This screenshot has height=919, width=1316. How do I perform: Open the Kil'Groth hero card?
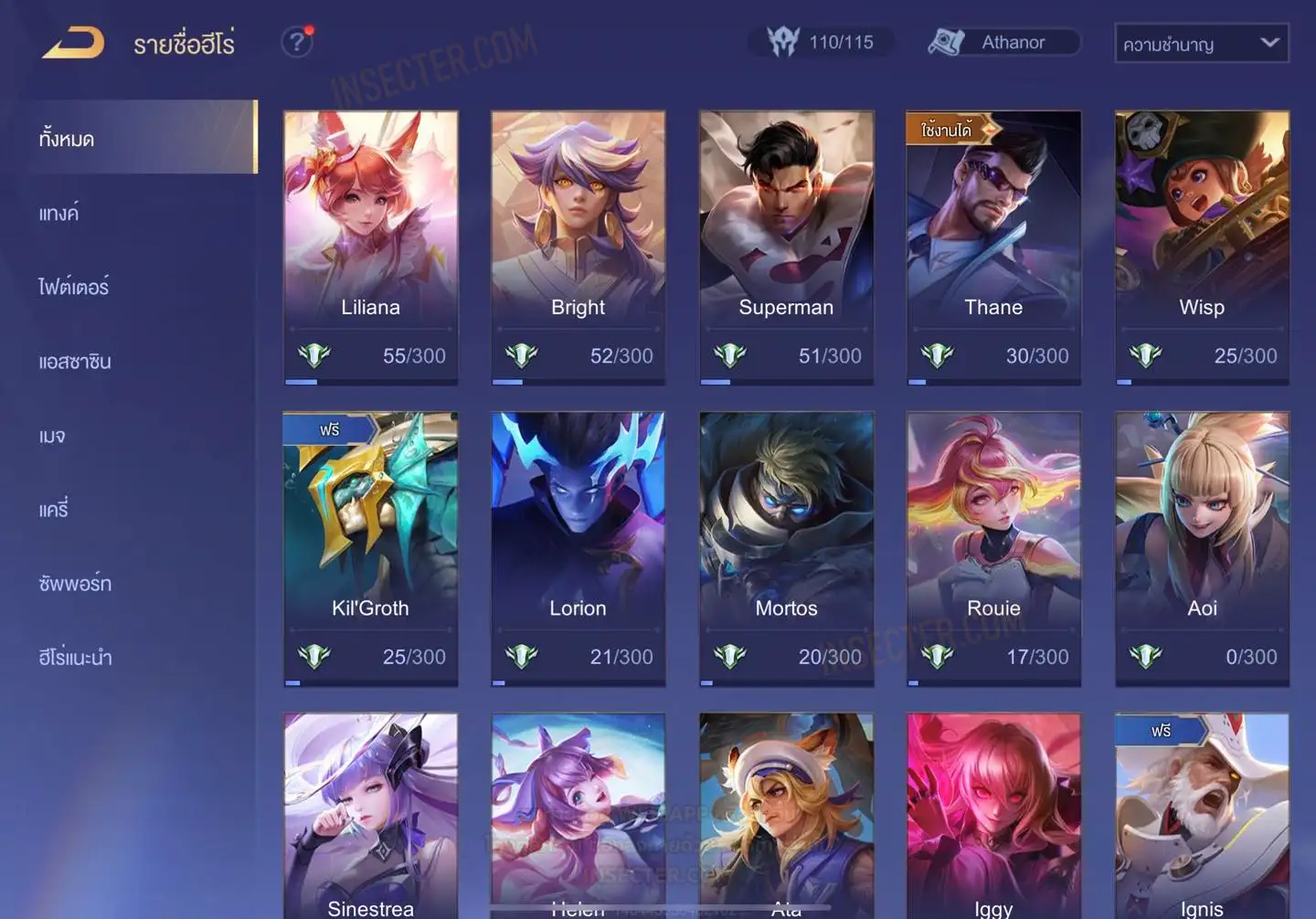371,548
